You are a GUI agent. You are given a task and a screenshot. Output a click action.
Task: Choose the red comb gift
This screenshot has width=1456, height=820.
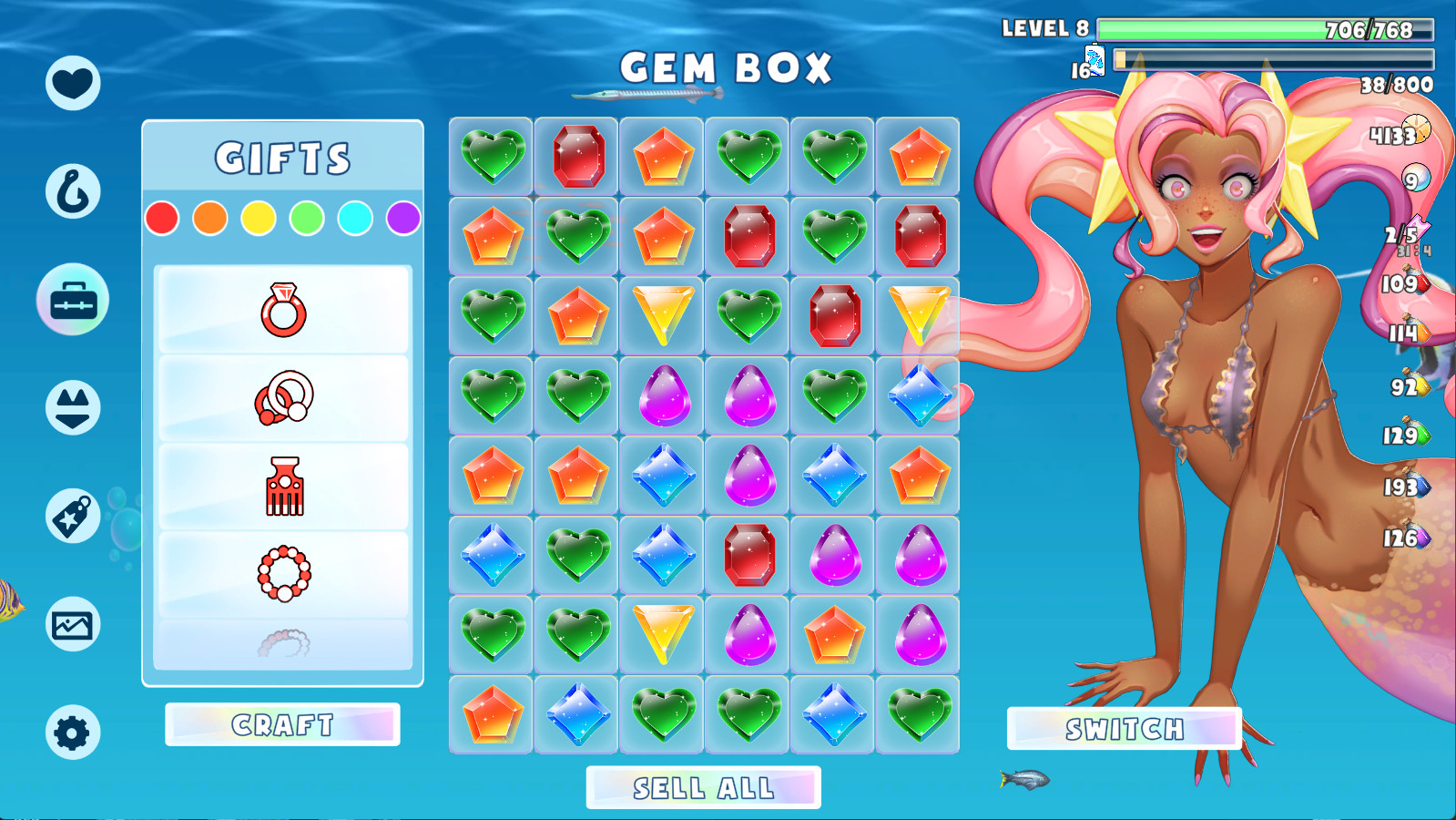click(x=283, y=486)
